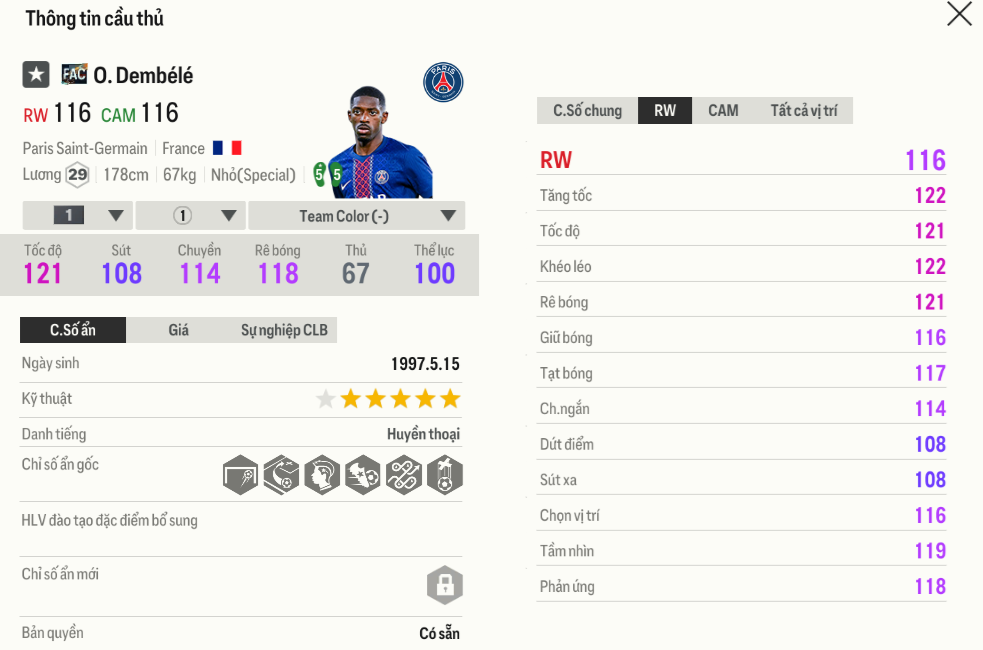Open the Sự nghiệp CLB tab

pyautogui.click(x=284, y=330)
